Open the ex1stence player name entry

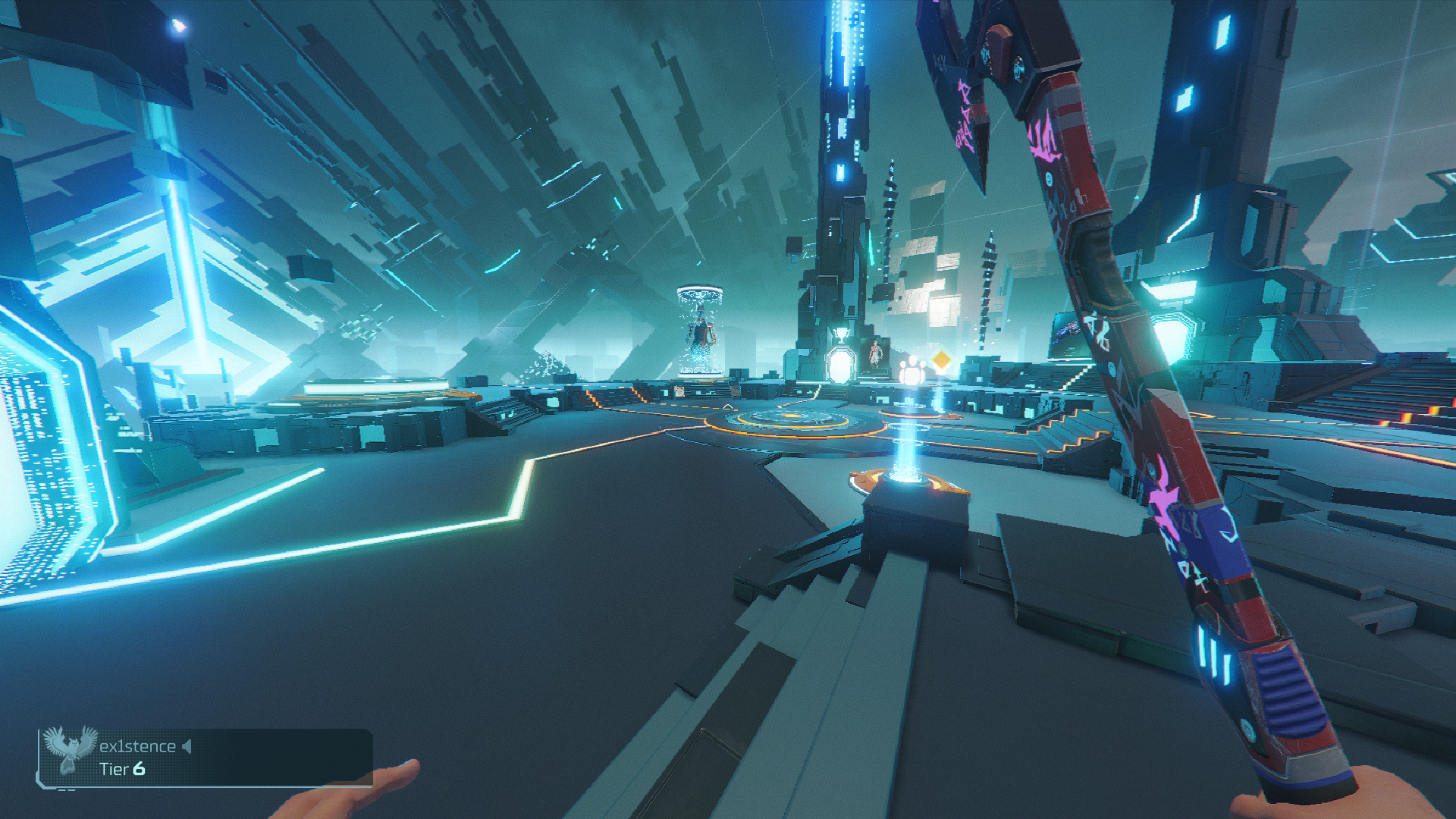click(x=137, y=747)
